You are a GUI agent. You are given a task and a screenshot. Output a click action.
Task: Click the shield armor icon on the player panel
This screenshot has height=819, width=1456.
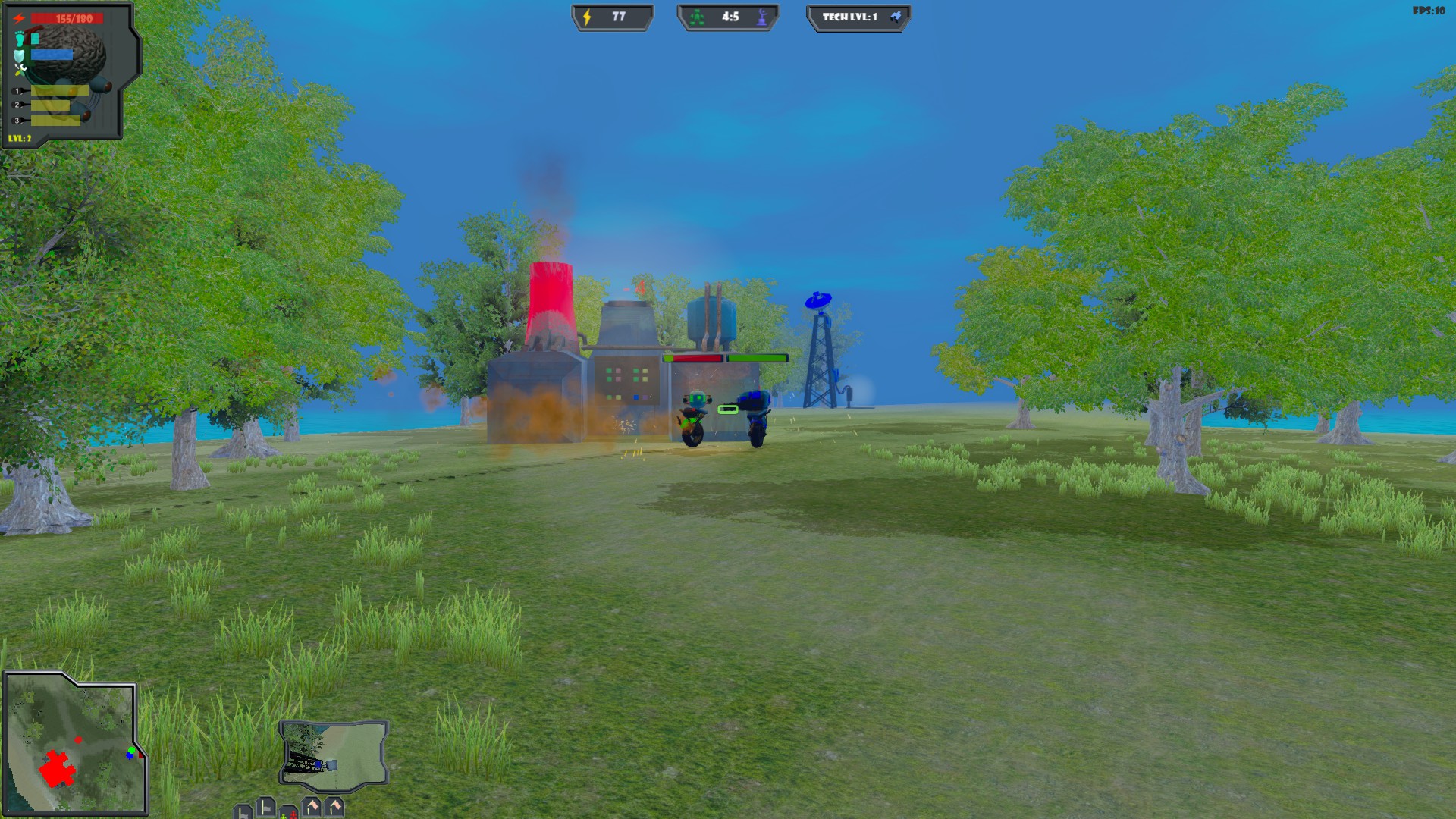point(19,55)
